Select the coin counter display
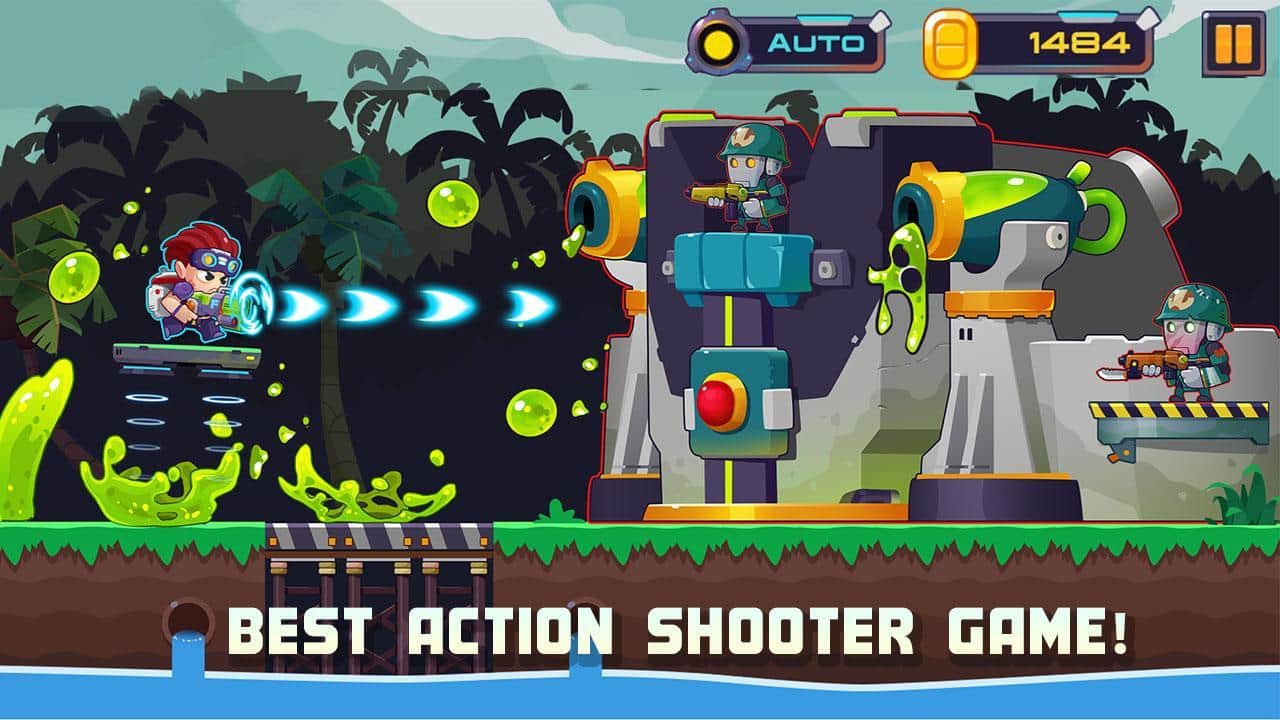Image resolution: width=1280 pixels, height=720 pixels. click(x=1080, y=41)
